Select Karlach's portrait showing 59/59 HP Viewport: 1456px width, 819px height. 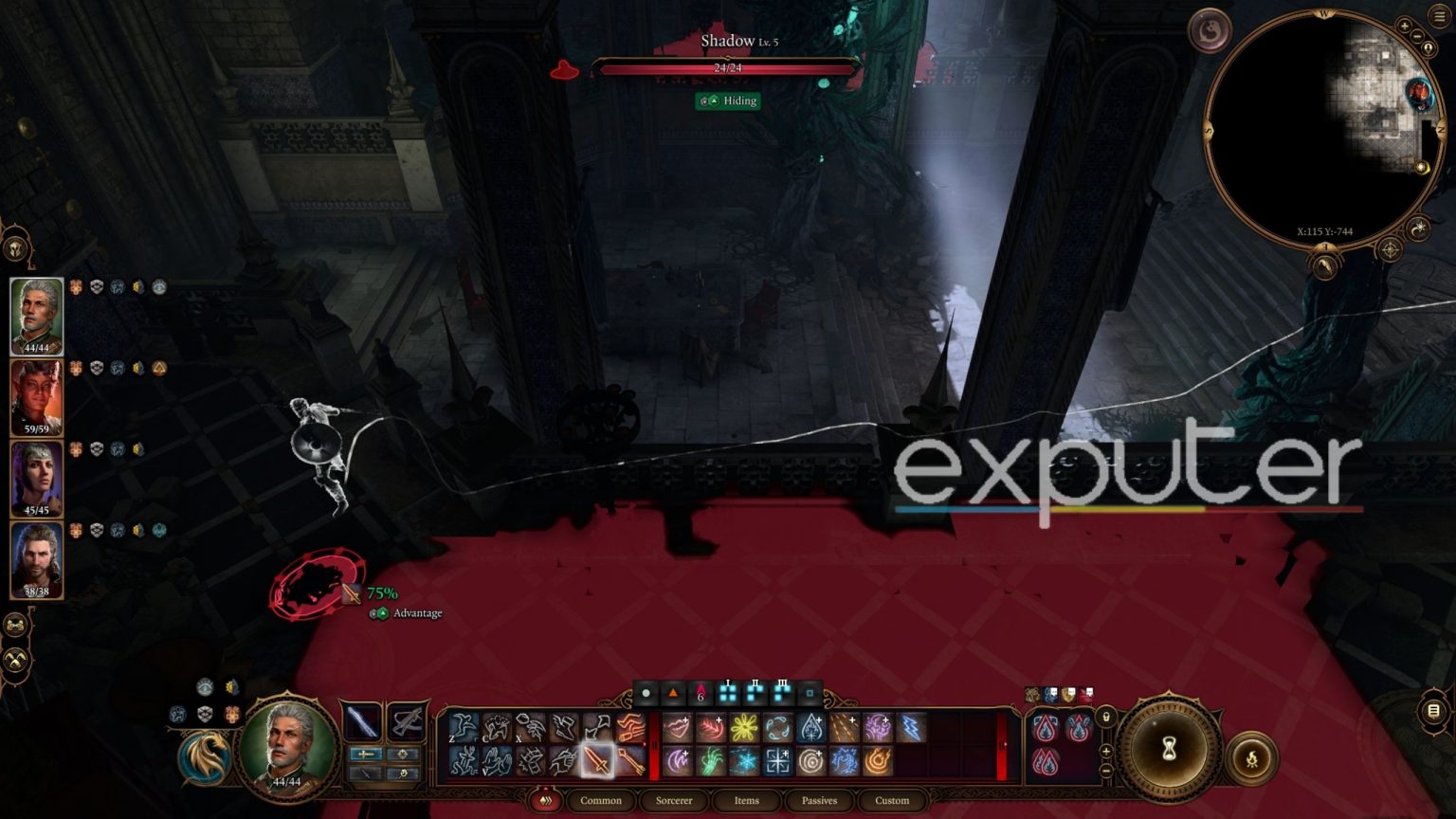click(37, 396)
